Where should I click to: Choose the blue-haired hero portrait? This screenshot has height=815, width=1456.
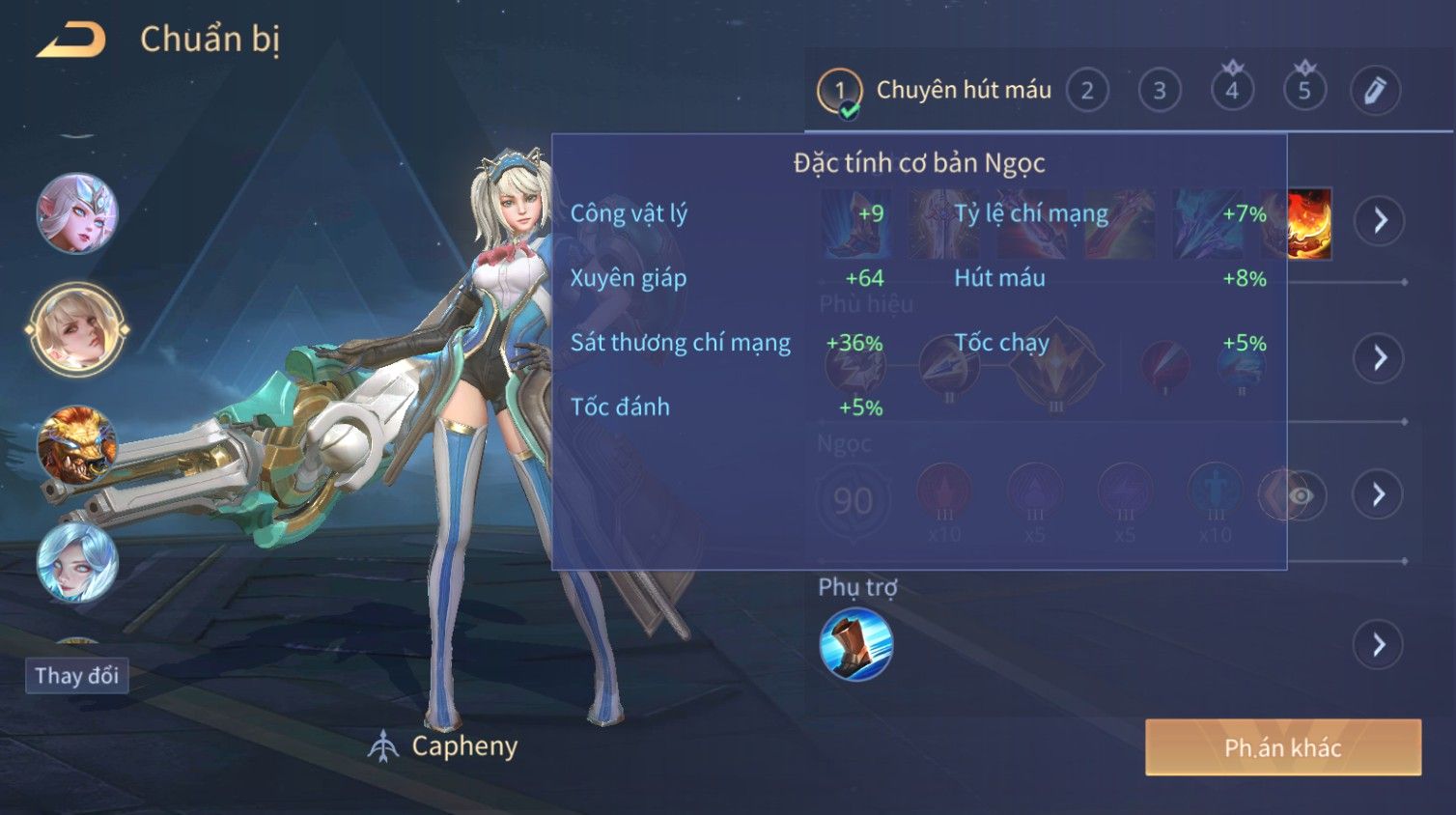pyautogui.click(x=77, y=562)
